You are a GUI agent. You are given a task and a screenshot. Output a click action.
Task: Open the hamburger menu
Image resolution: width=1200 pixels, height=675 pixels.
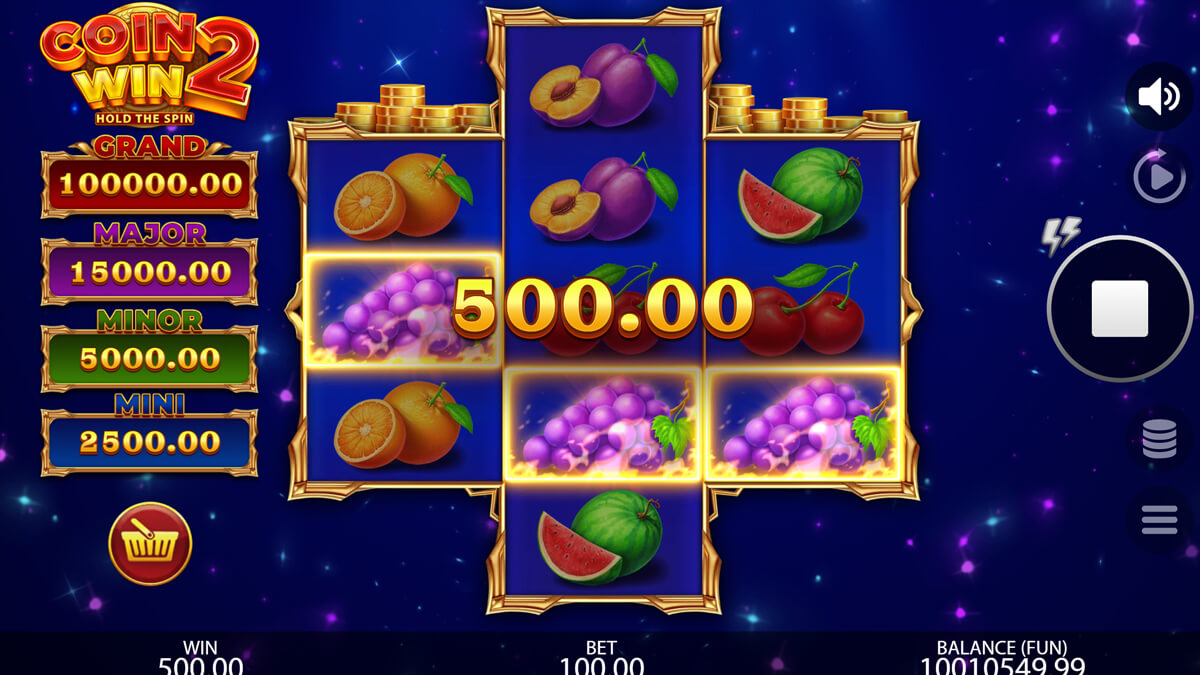[x=1159, y=519]
